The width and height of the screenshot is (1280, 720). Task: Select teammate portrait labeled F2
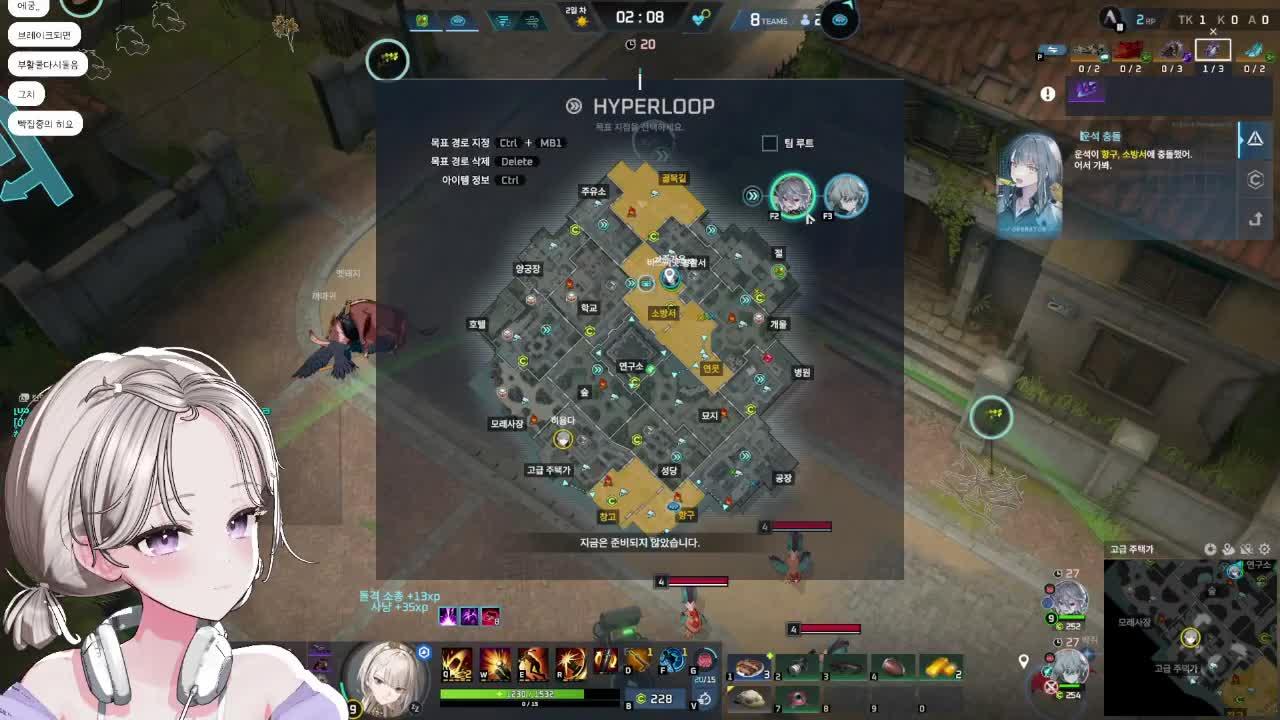pyautogui.click(x=793, y=196)
